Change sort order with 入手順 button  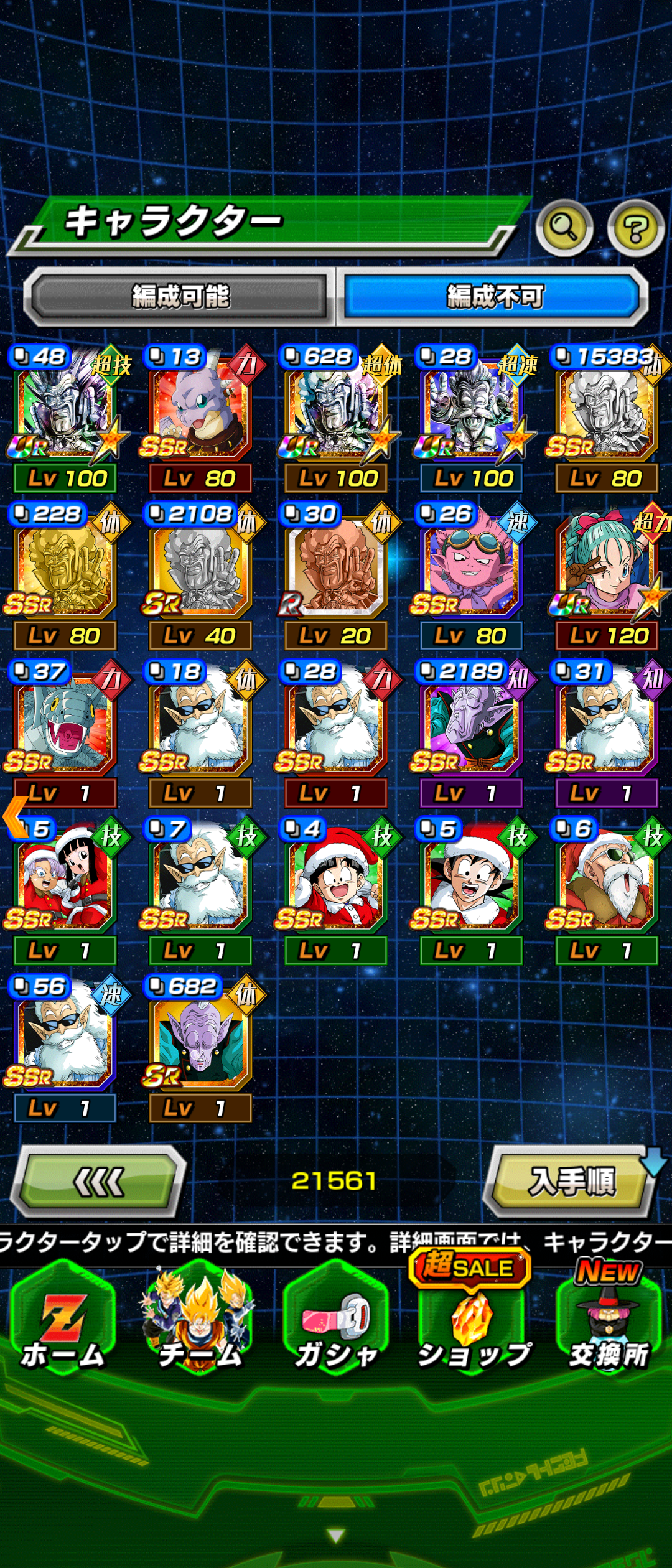(x=571, y=1181)
